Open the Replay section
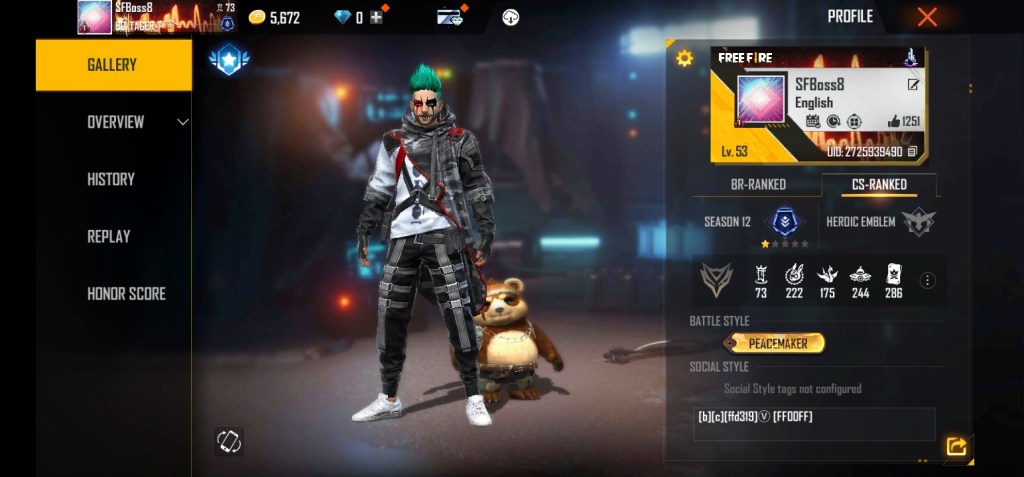1024x477 pixels. point(109,236)
